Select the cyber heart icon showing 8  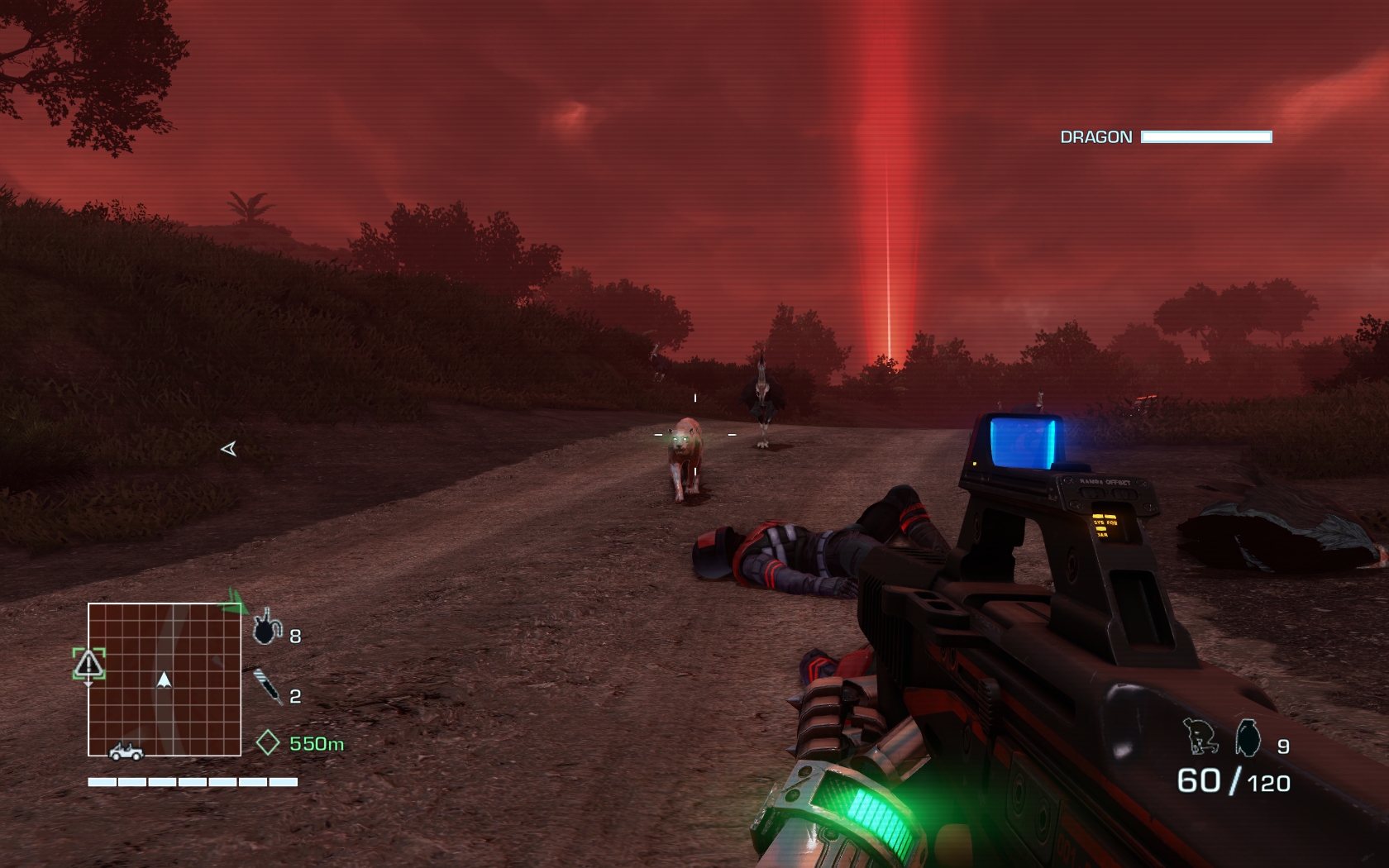pos(266,628)
